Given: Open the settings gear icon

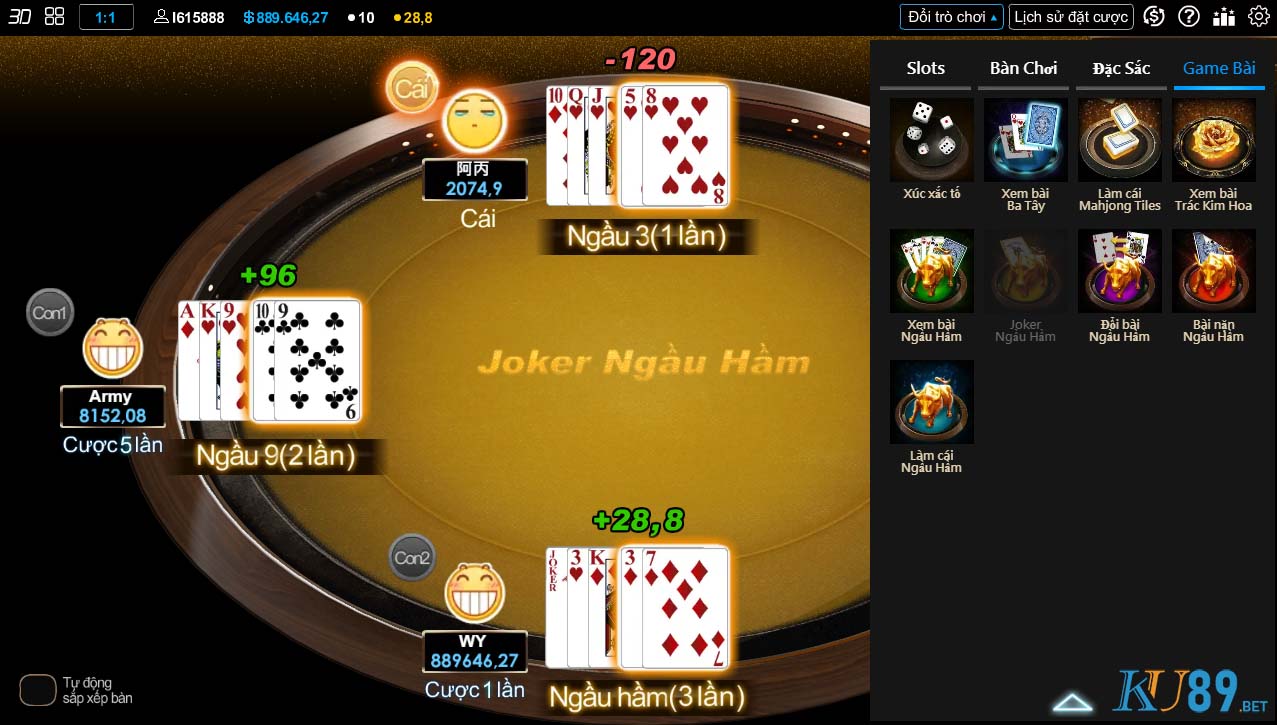Looking at the screenshot, I should coord(1259,16).
